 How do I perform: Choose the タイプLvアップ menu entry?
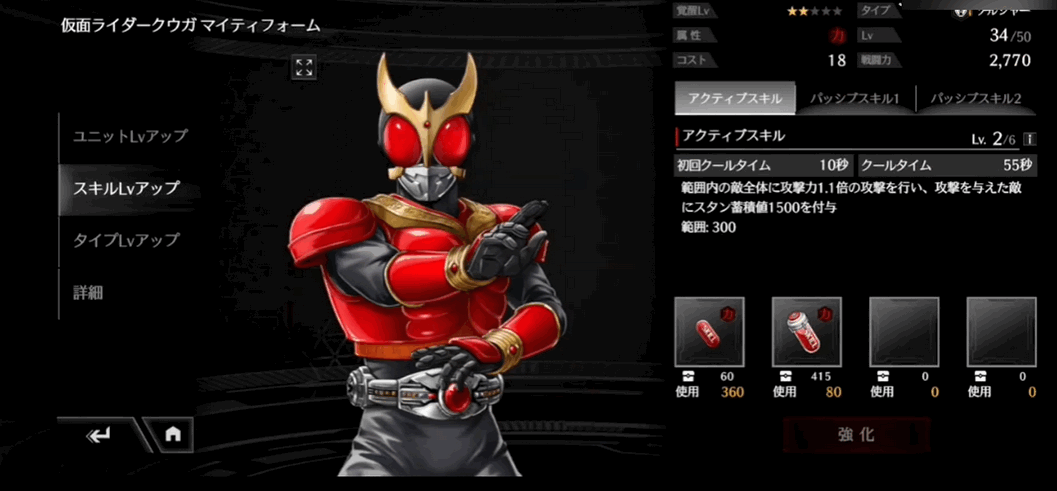[x=127, y=240]
